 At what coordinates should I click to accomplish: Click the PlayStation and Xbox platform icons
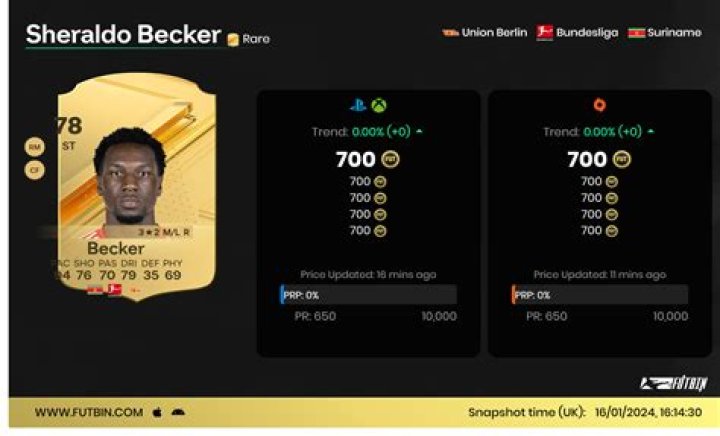click(x=368, y=105)
